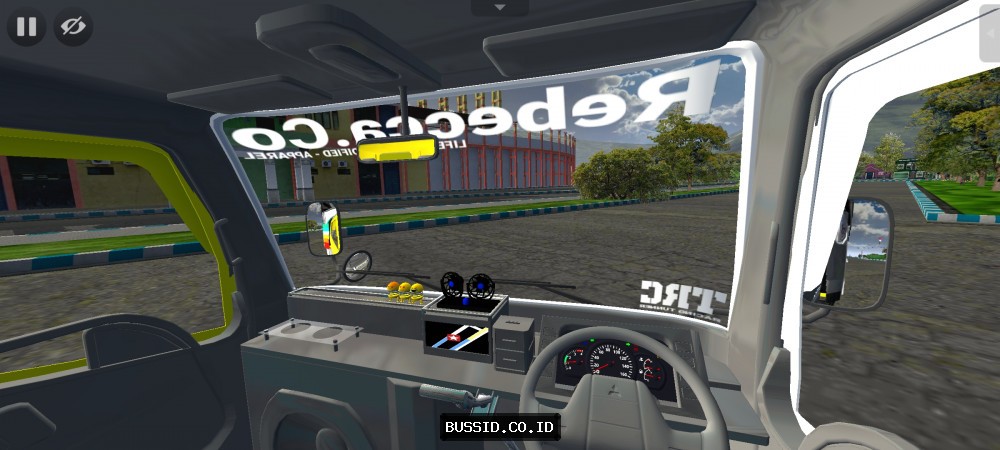Toggle the crossed-eye hide interface button
Viewport: 1000px width, 450px height.
(x=73, y=27)
